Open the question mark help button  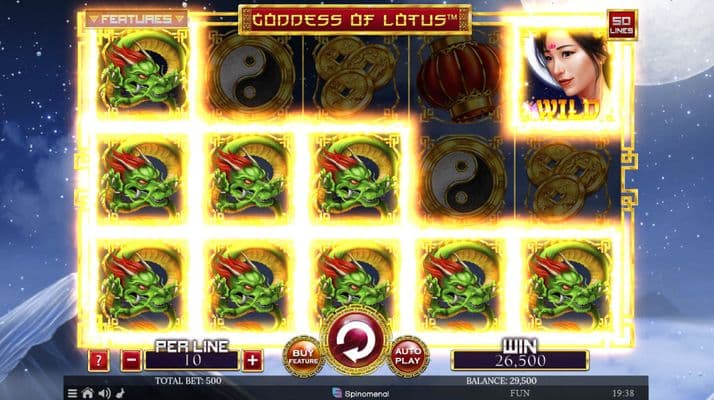point(99,359)
